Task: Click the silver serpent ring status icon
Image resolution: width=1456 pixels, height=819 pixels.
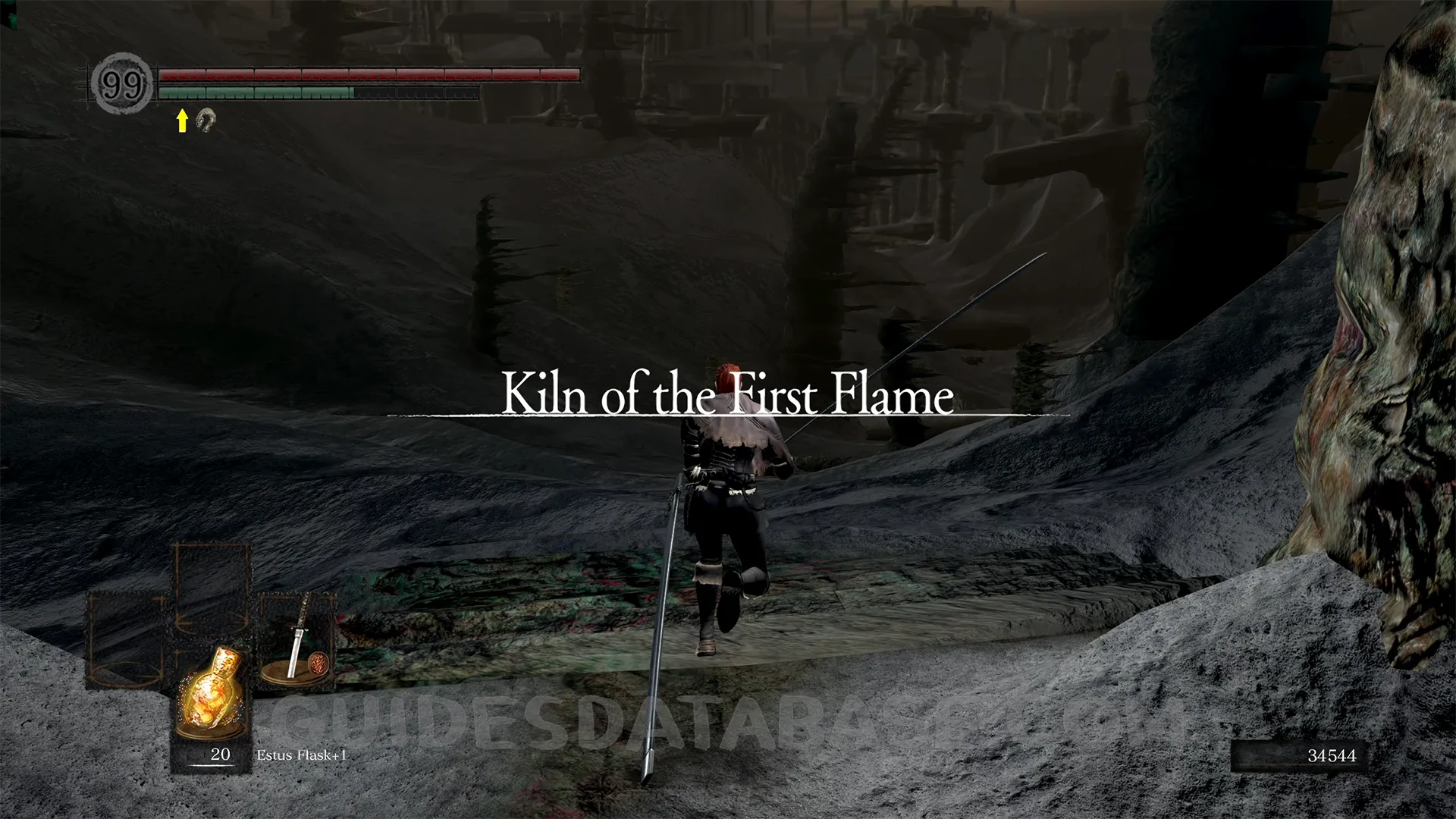Action: (x=206, y=120)
